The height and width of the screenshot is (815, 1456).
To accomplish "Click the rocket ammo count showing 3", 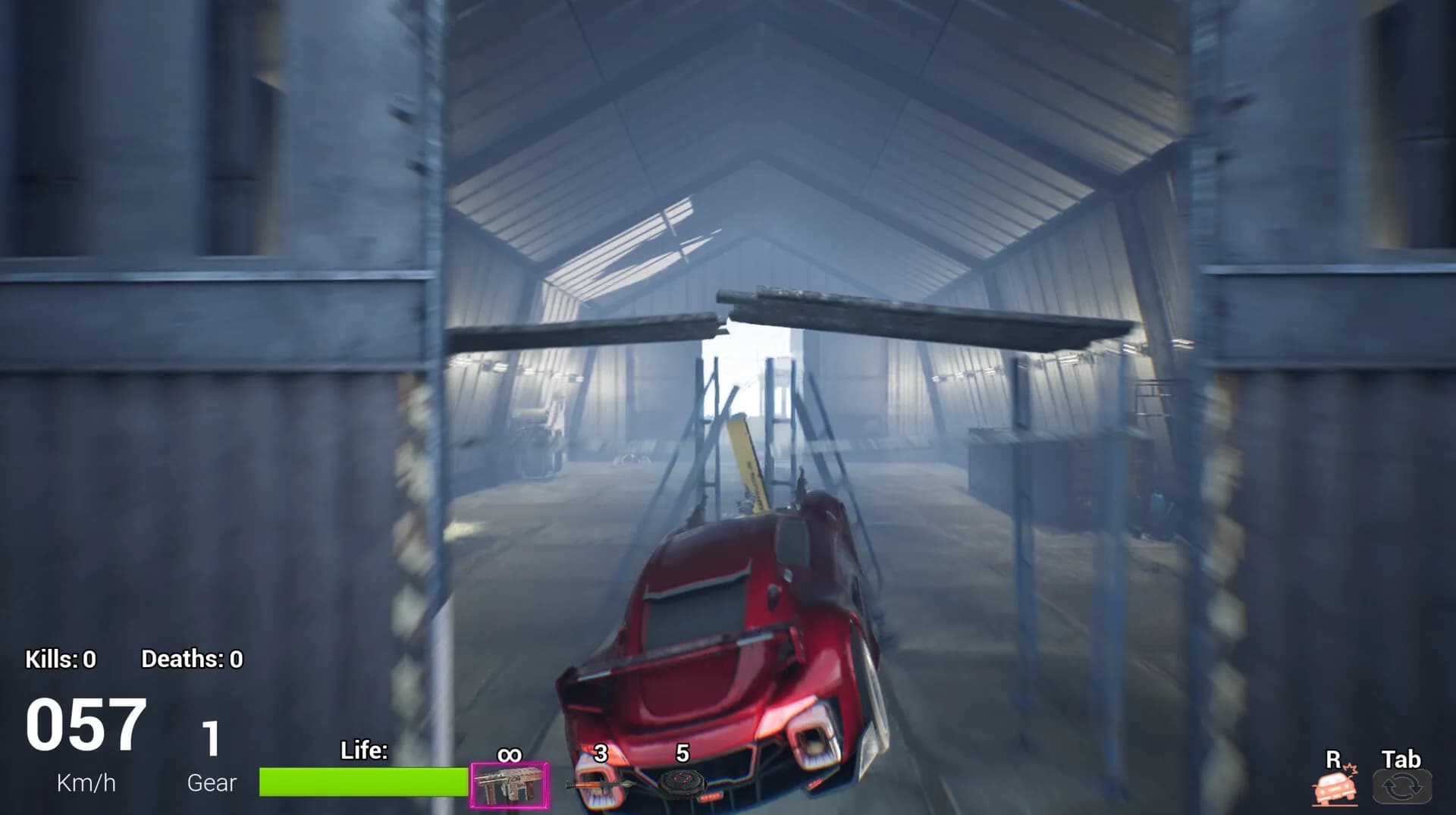I will pos(600,754).
